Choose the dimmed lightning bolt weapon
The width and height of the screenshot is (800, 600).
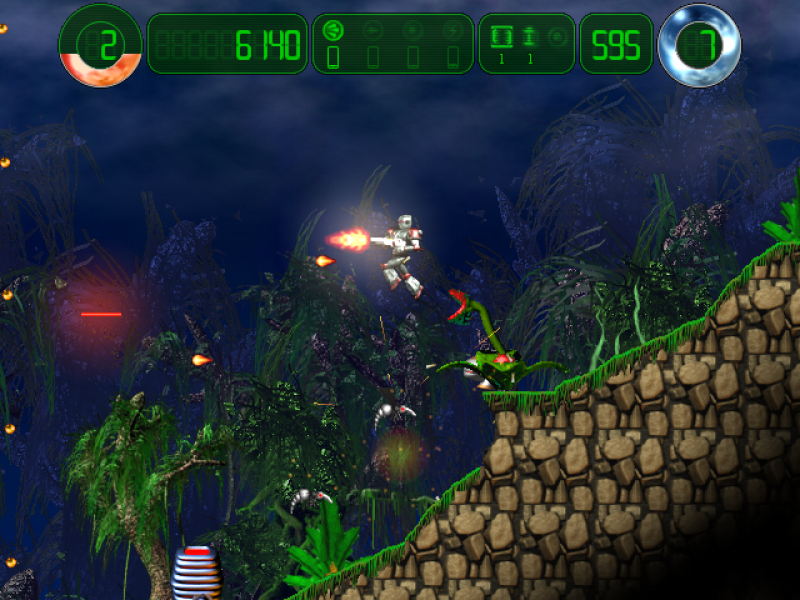tap(452, 31)
